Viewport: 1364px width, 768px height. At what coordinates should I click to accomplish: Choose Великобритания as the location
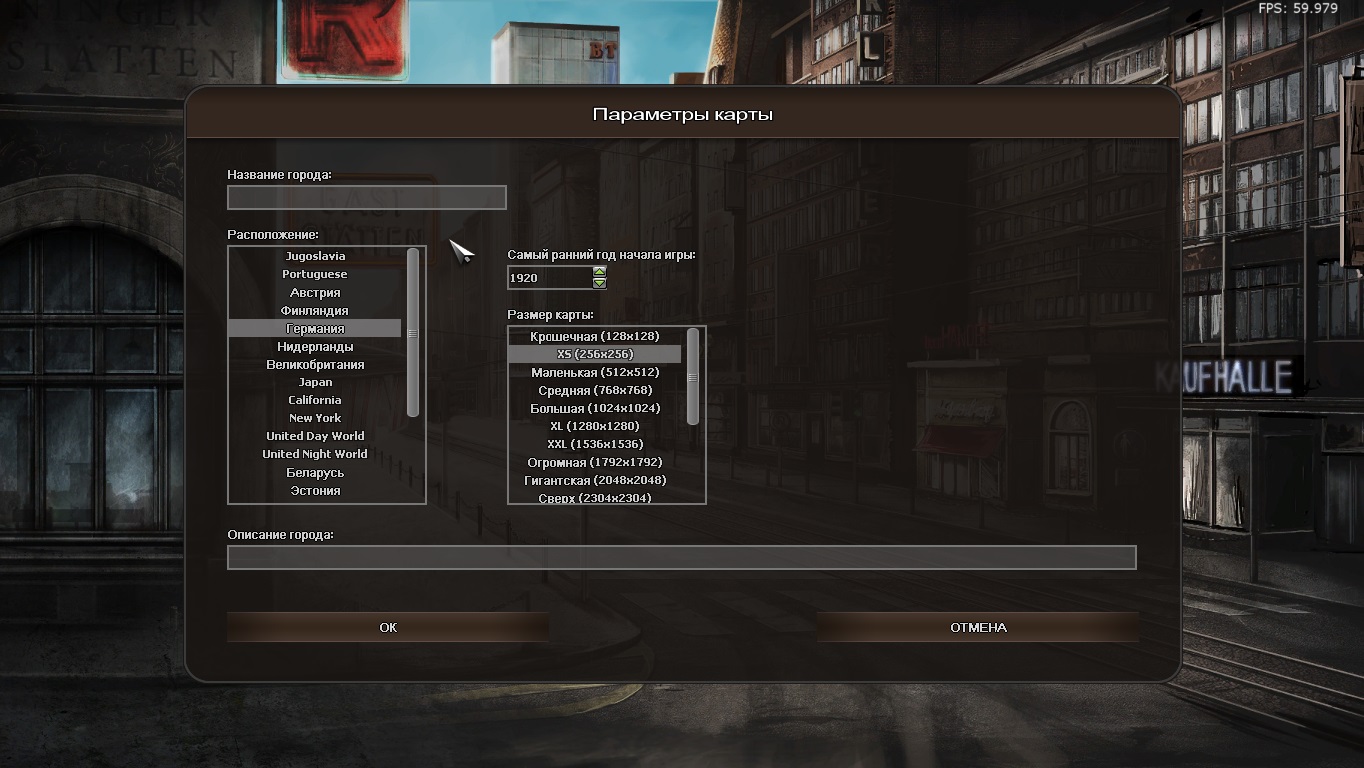[315, 365]
